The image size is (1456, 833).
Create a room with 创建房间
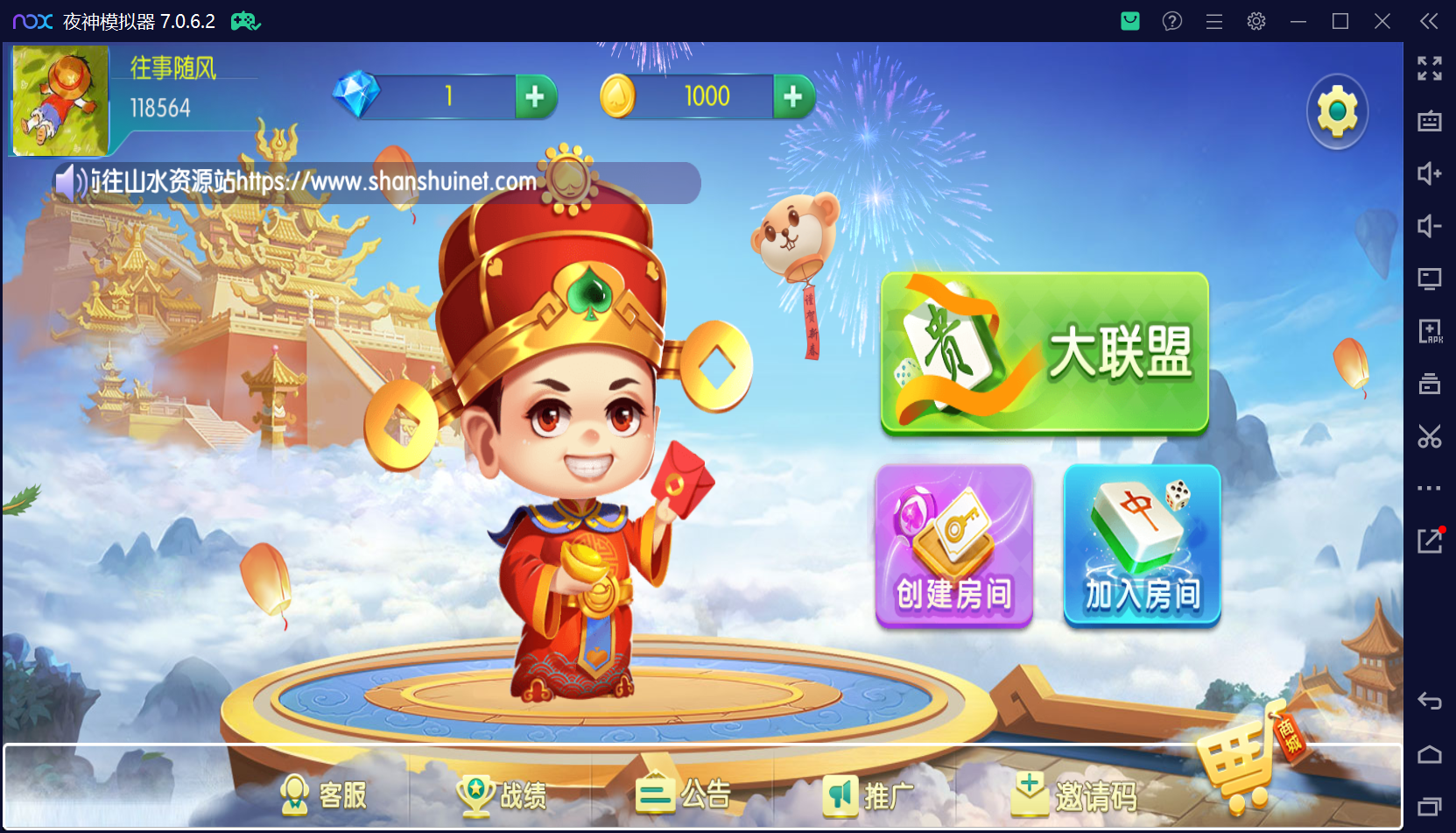click(x=953, y=545)
